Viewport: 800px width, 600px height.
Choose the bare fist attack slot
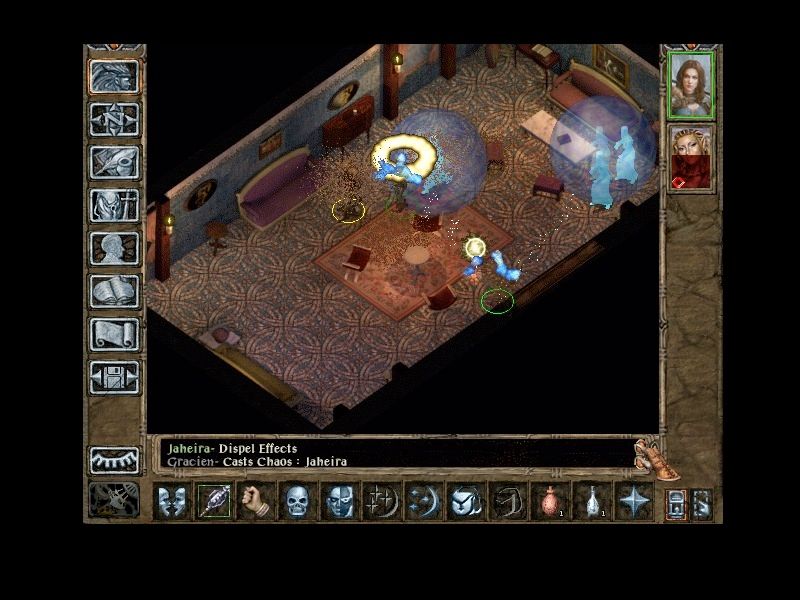coord(256,501)
